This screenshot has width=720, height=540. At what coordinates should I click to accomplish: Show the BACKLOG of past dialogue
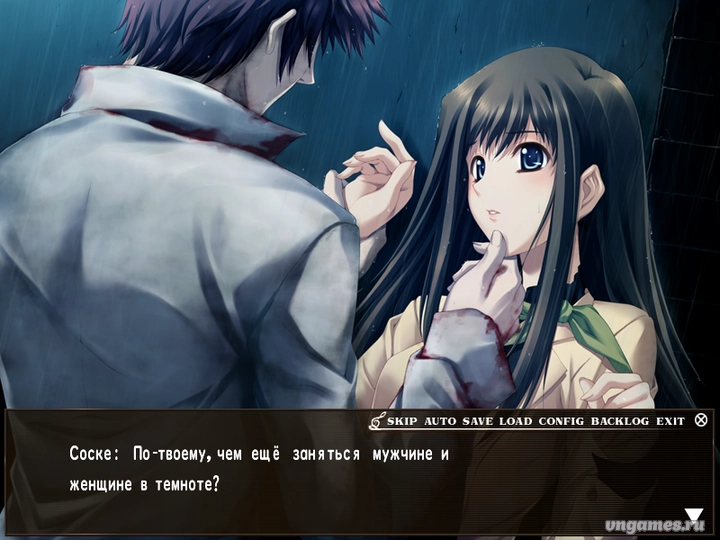tap(619, 421)
